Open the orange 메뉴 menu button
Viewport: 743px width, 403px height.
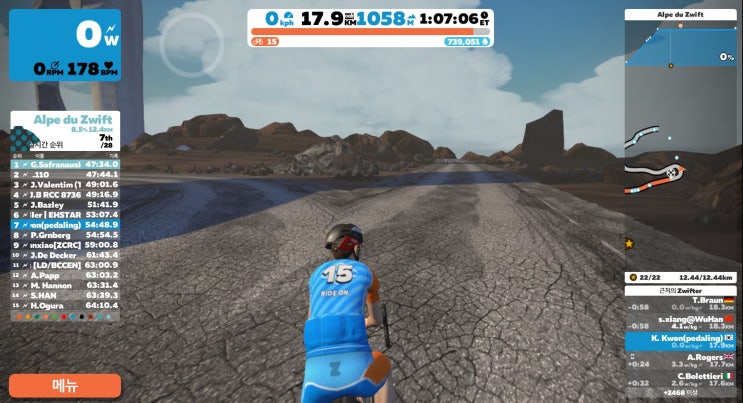pyautogui.click(x=65, y=385)
